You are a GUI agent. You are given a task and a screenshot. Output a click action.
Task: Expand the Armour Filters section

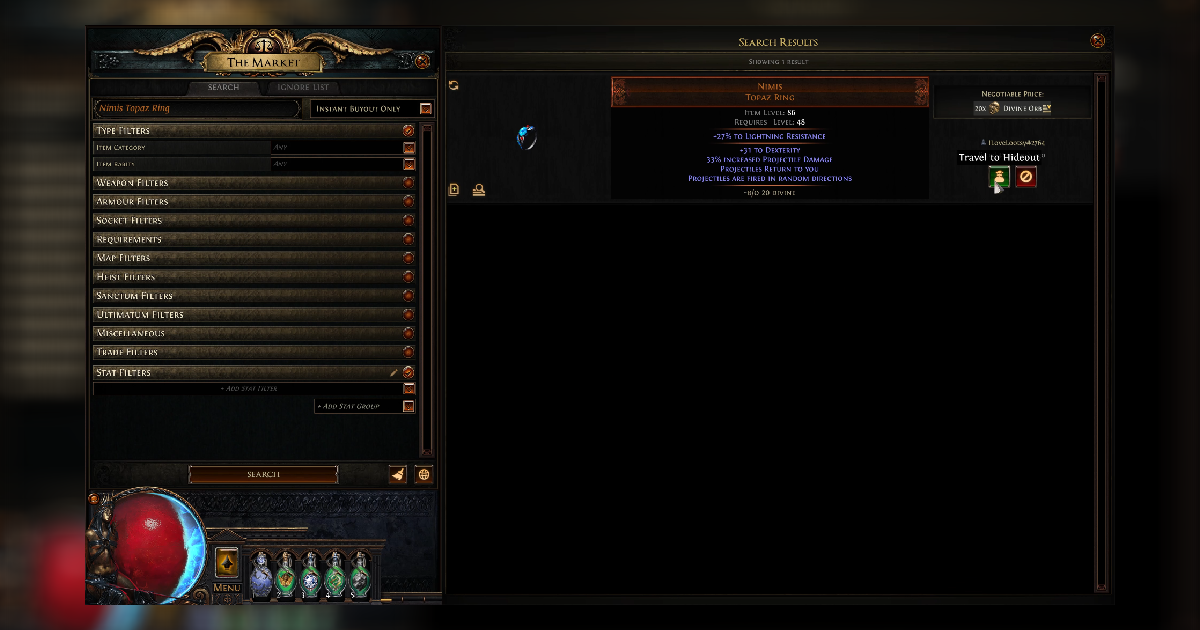click(408, 201)
